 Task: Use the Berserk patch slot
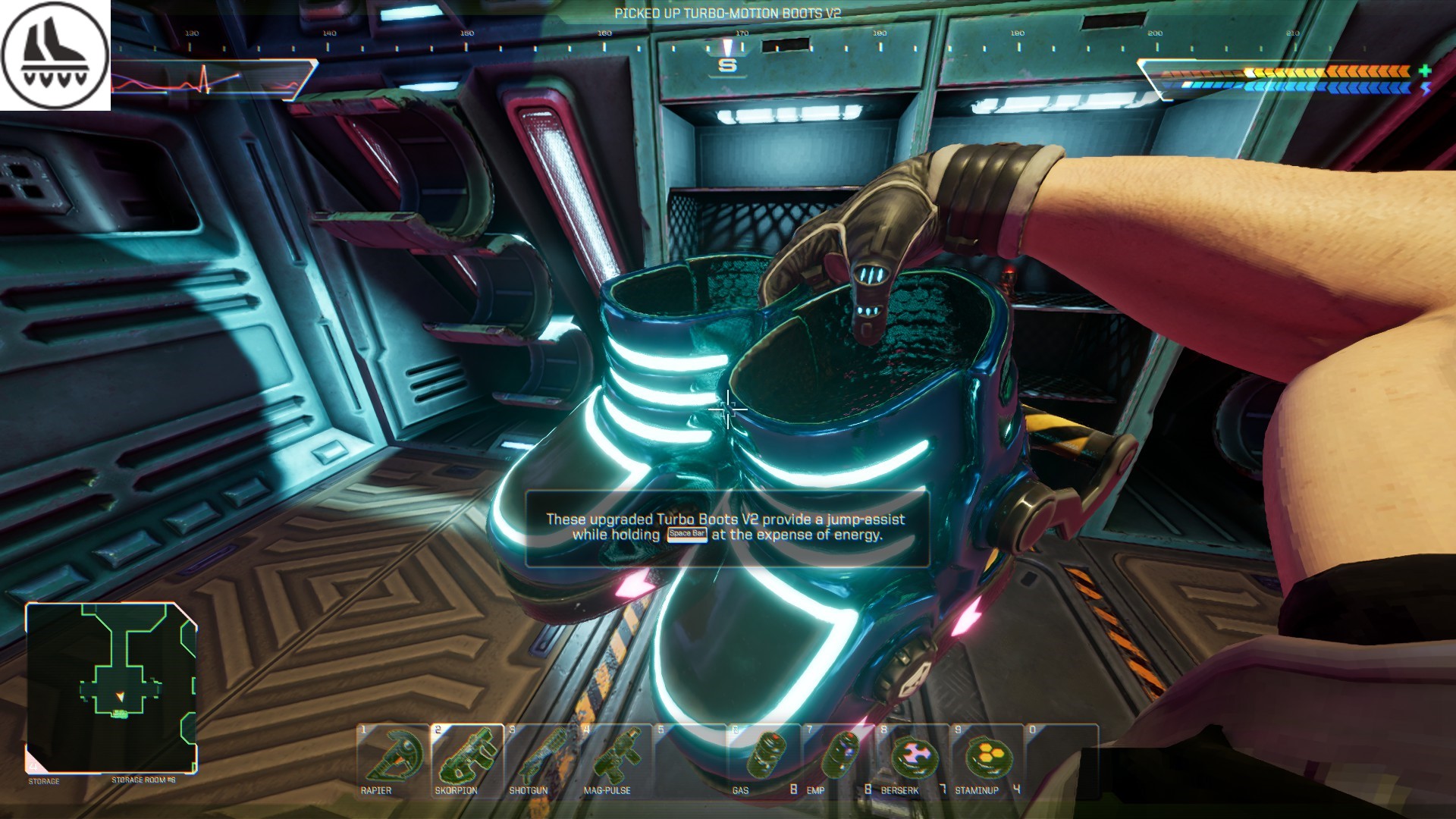(913, 758)
